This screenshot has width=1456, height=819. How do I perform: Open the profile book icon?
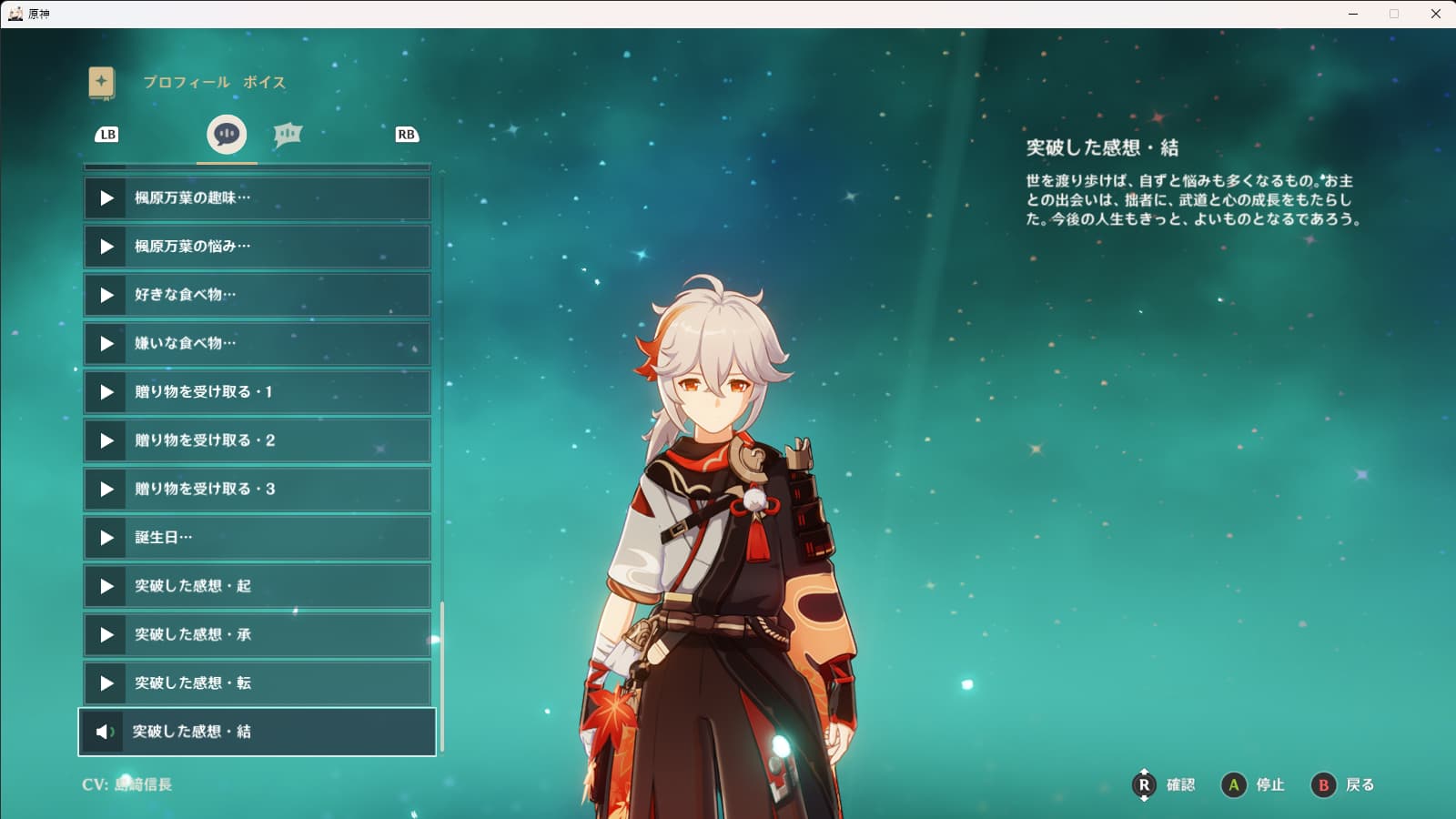(x=102, y=83)
